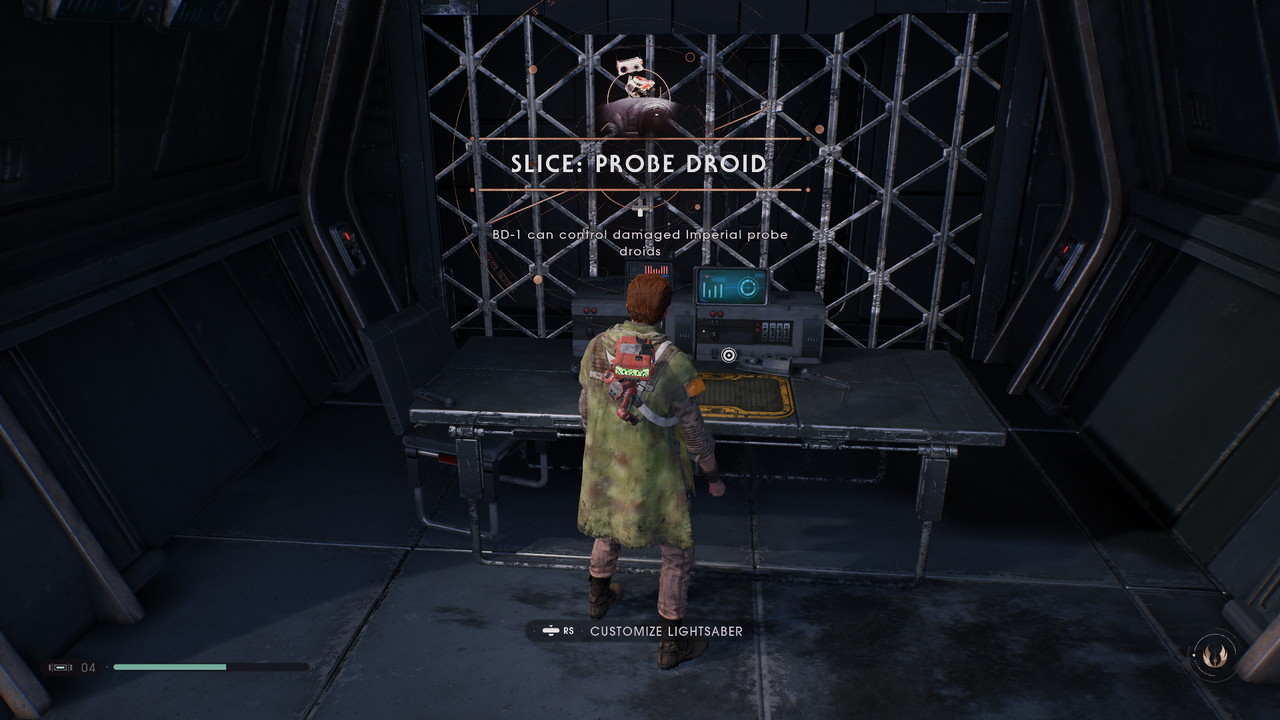Click the circular interact marker on the workbench
1280x720 pixels.
click(728, 354)
